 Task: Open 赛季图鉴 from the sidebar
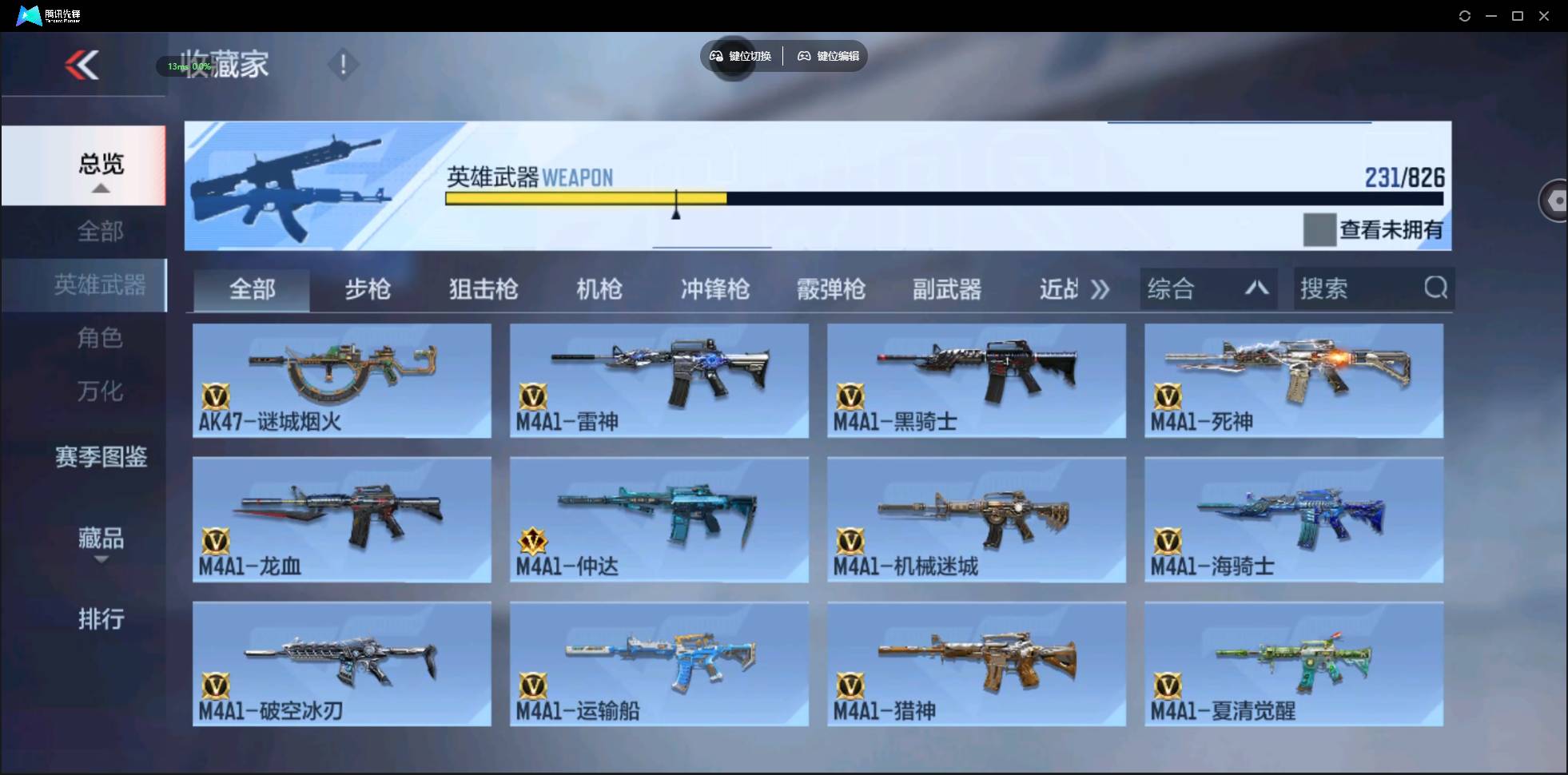(101, 455)
